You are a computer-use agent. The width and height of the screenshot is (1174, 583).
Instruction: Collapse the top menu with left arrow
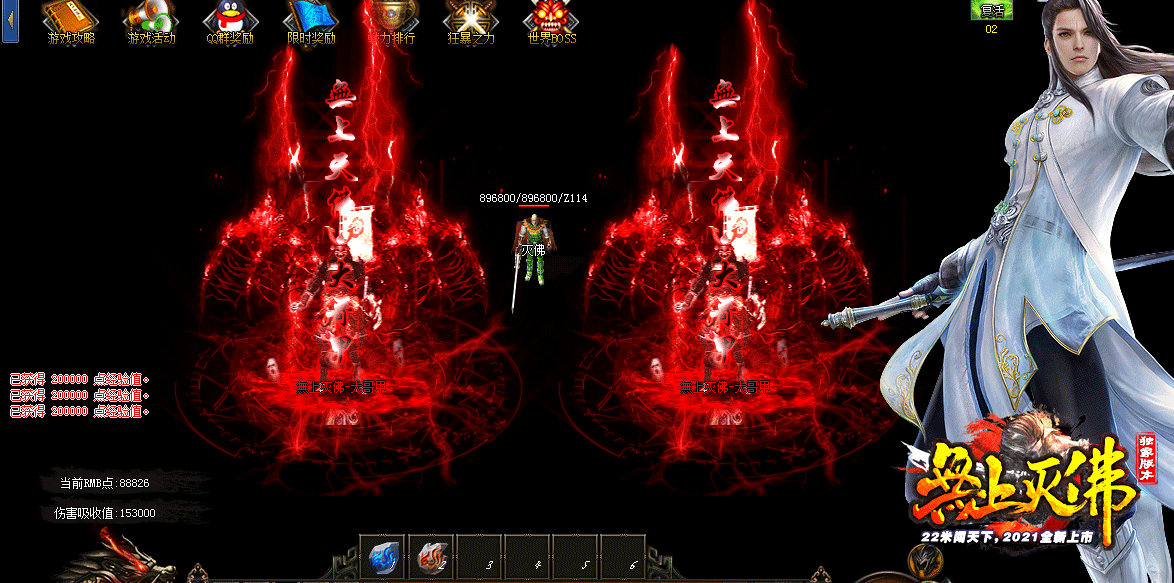[10, 21]
